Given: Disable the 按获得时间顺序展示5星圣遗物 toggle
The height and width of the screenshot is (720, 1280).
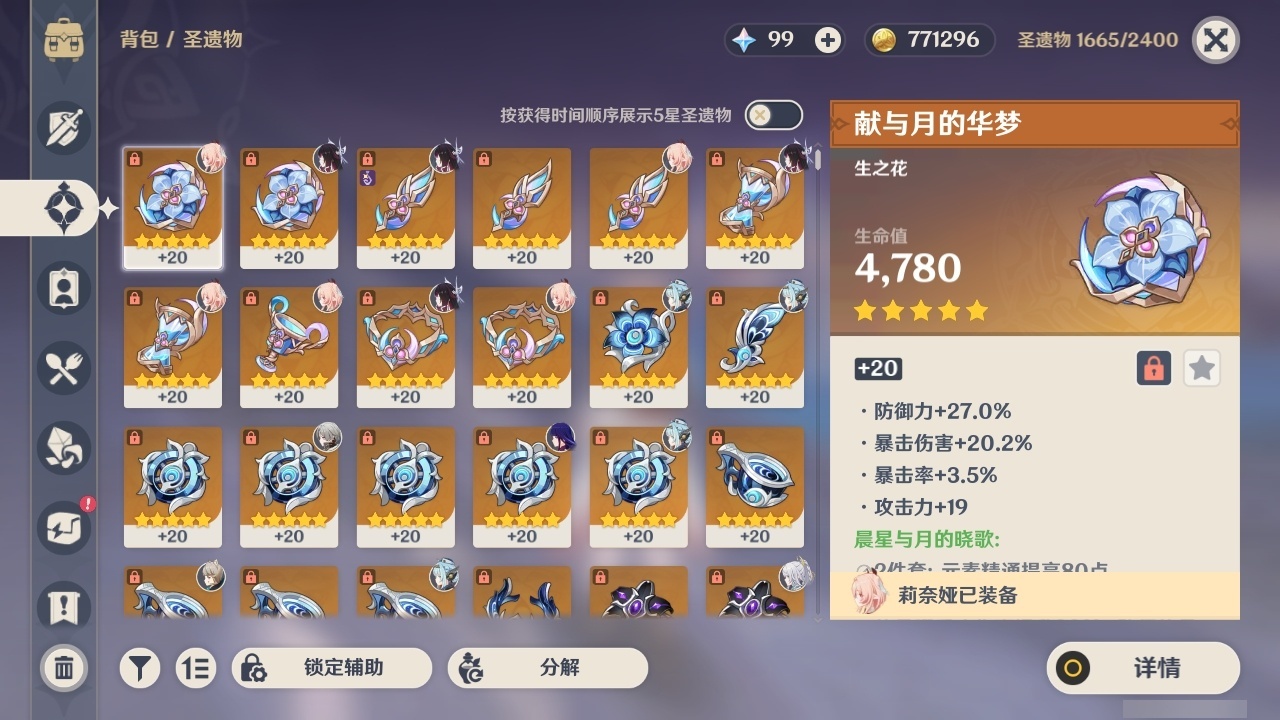Looking at the screenshot, I should tap(772, 115).
